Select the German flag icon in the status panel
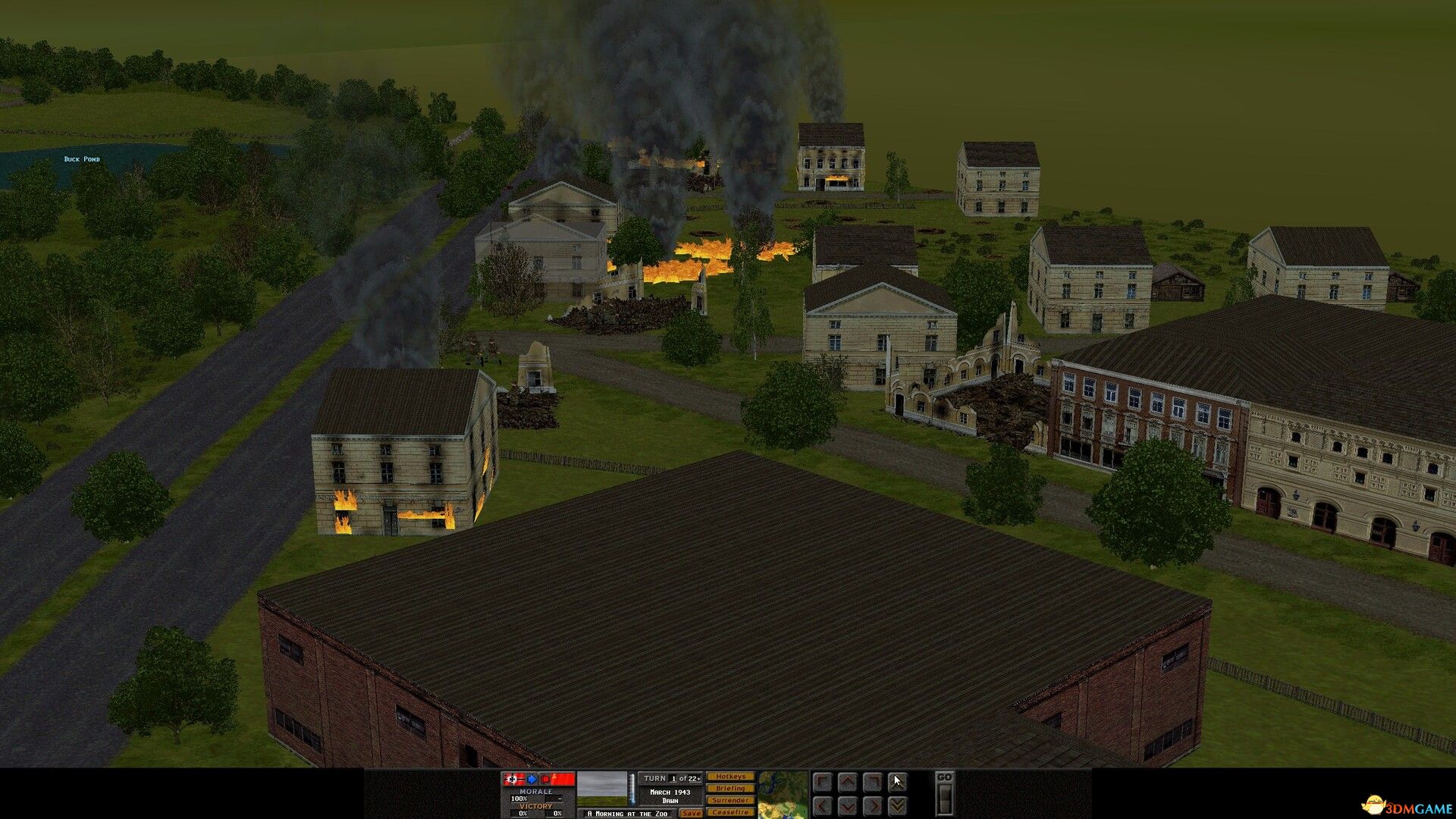 click(514, 780)
